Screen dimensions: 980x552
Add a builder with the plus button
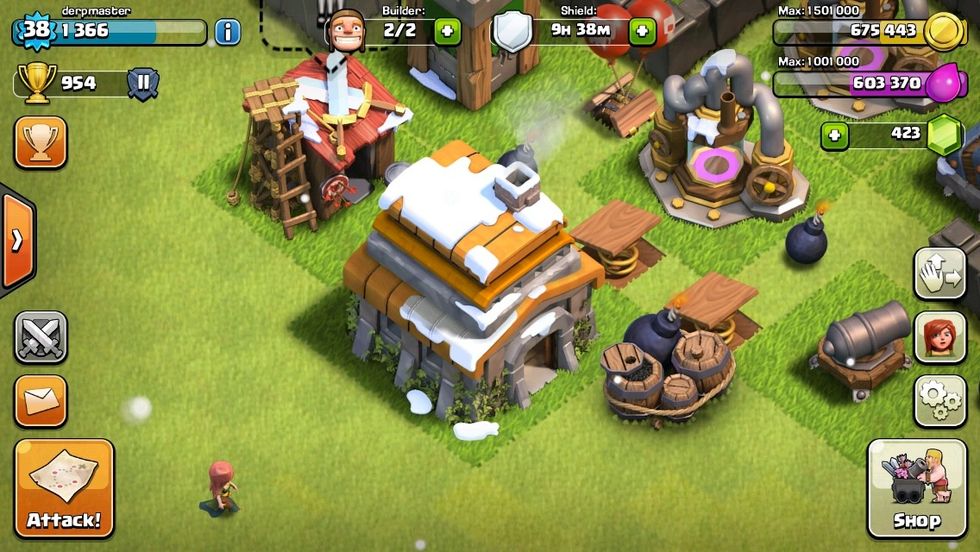(445, 31)
